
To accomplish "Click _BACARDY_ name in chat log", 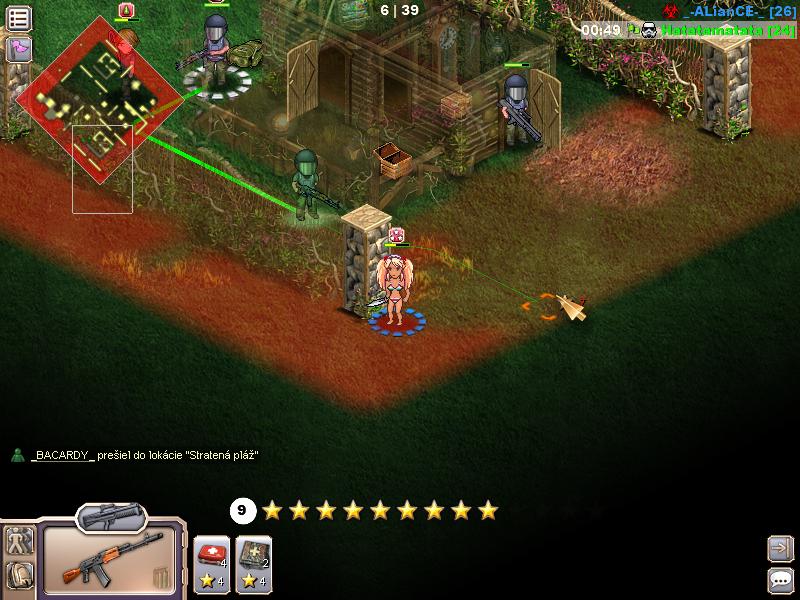I will (x=63, y=455).
